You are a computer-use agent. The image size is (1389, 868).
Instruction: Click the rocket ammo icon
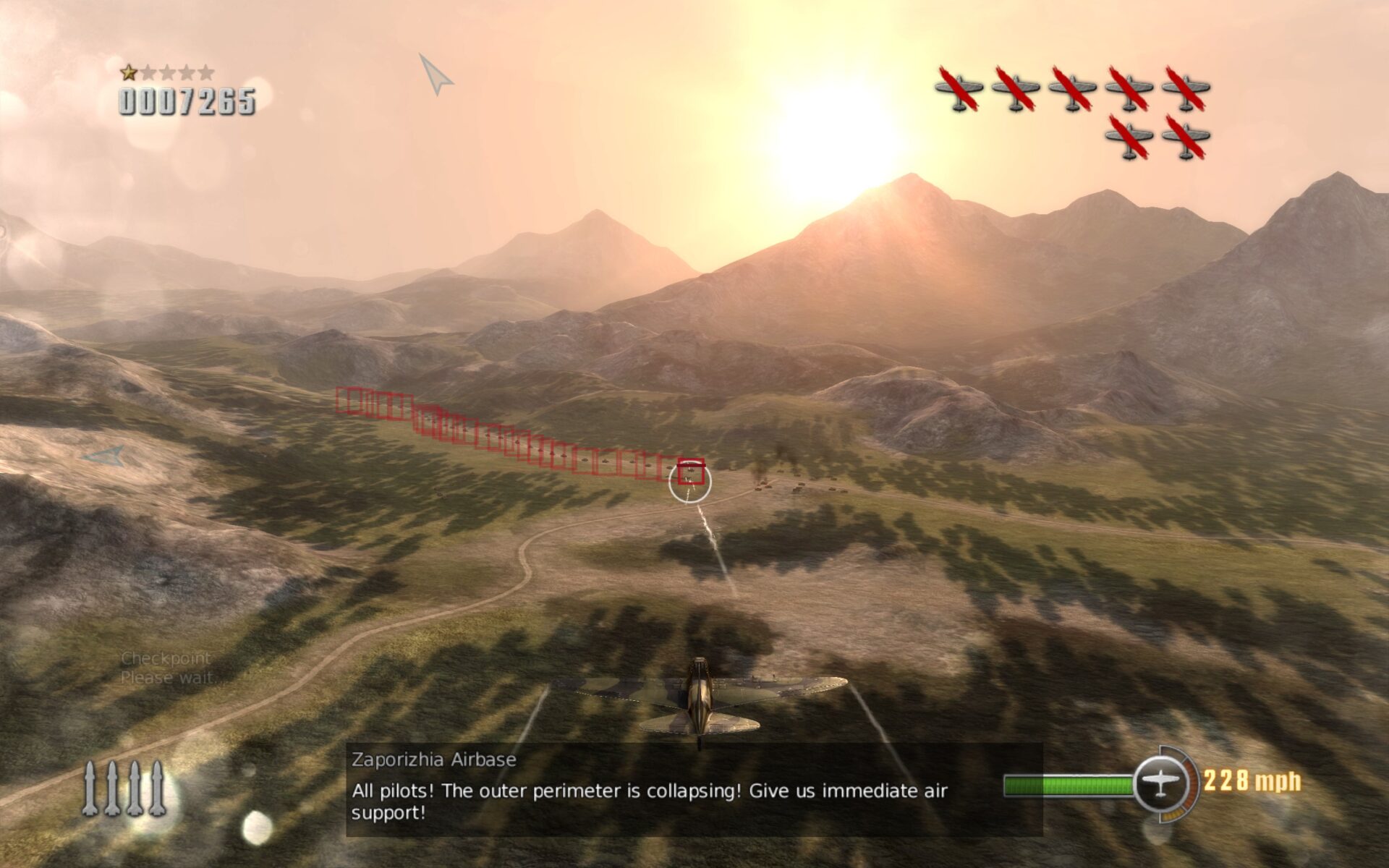coord(124,788)
